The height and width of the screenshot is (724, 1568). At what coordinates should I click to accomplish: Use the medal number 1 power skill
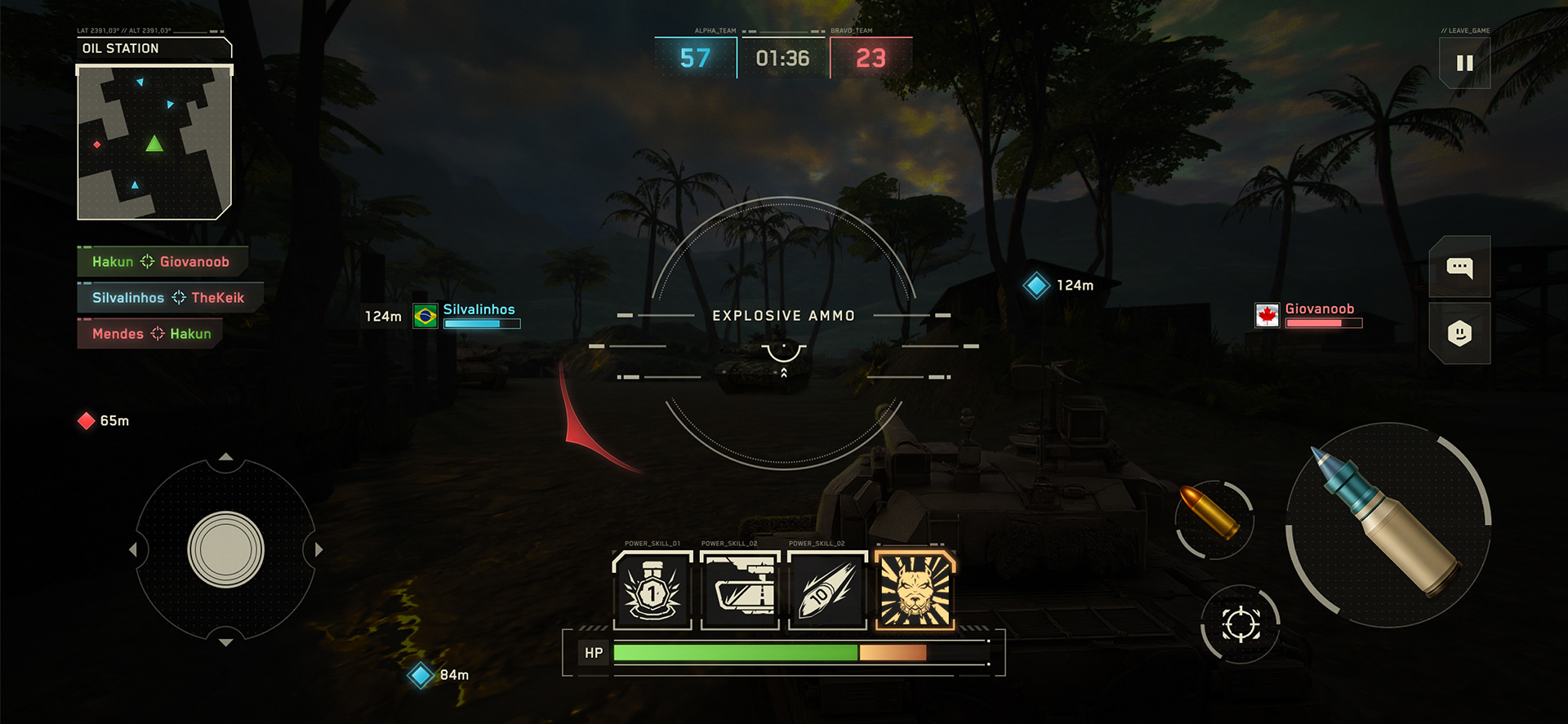pos(652,590)
